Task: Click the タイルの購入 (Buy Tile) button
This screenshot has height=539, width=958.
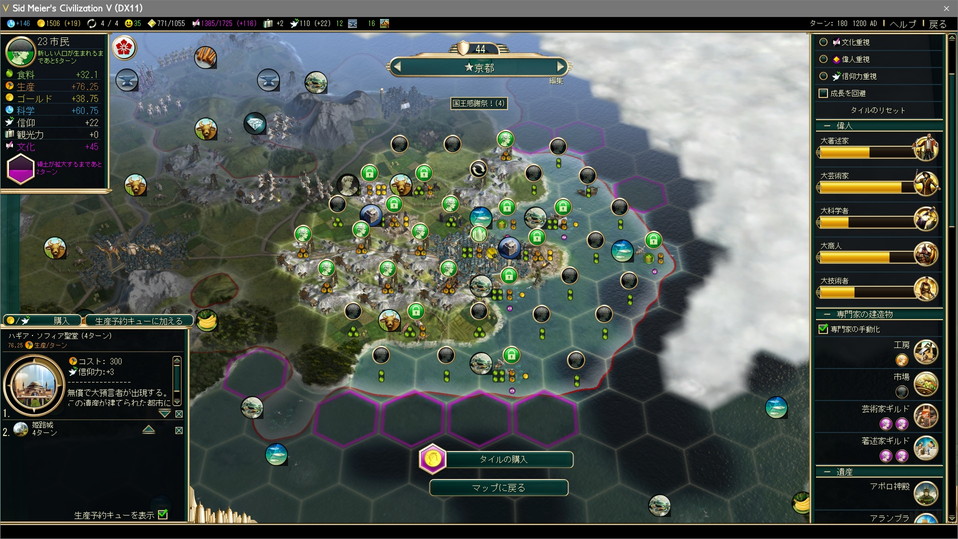Action: (x=497, y=459)
